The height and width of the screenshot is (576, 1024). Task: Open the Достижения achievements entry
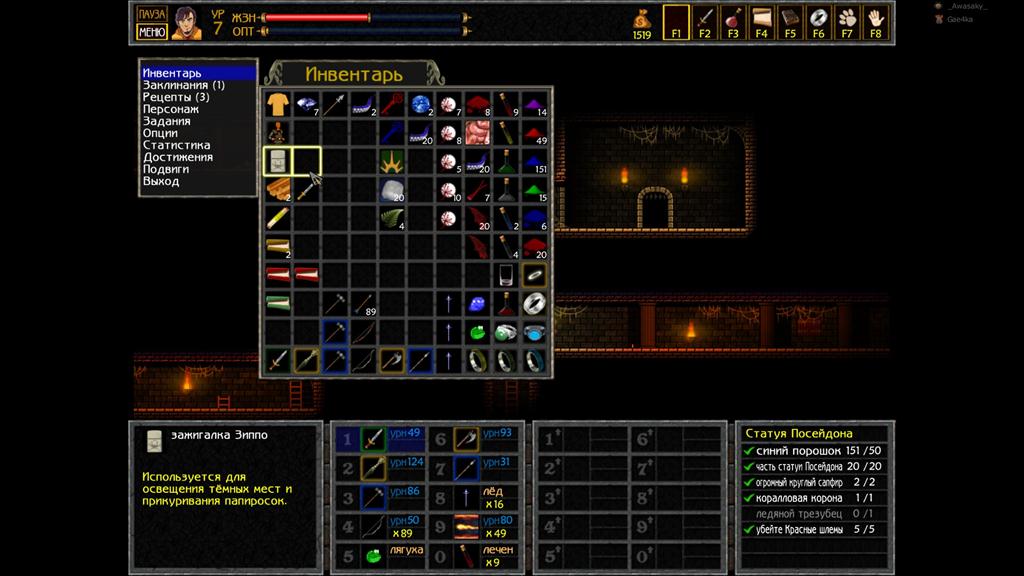pos(178,157)
